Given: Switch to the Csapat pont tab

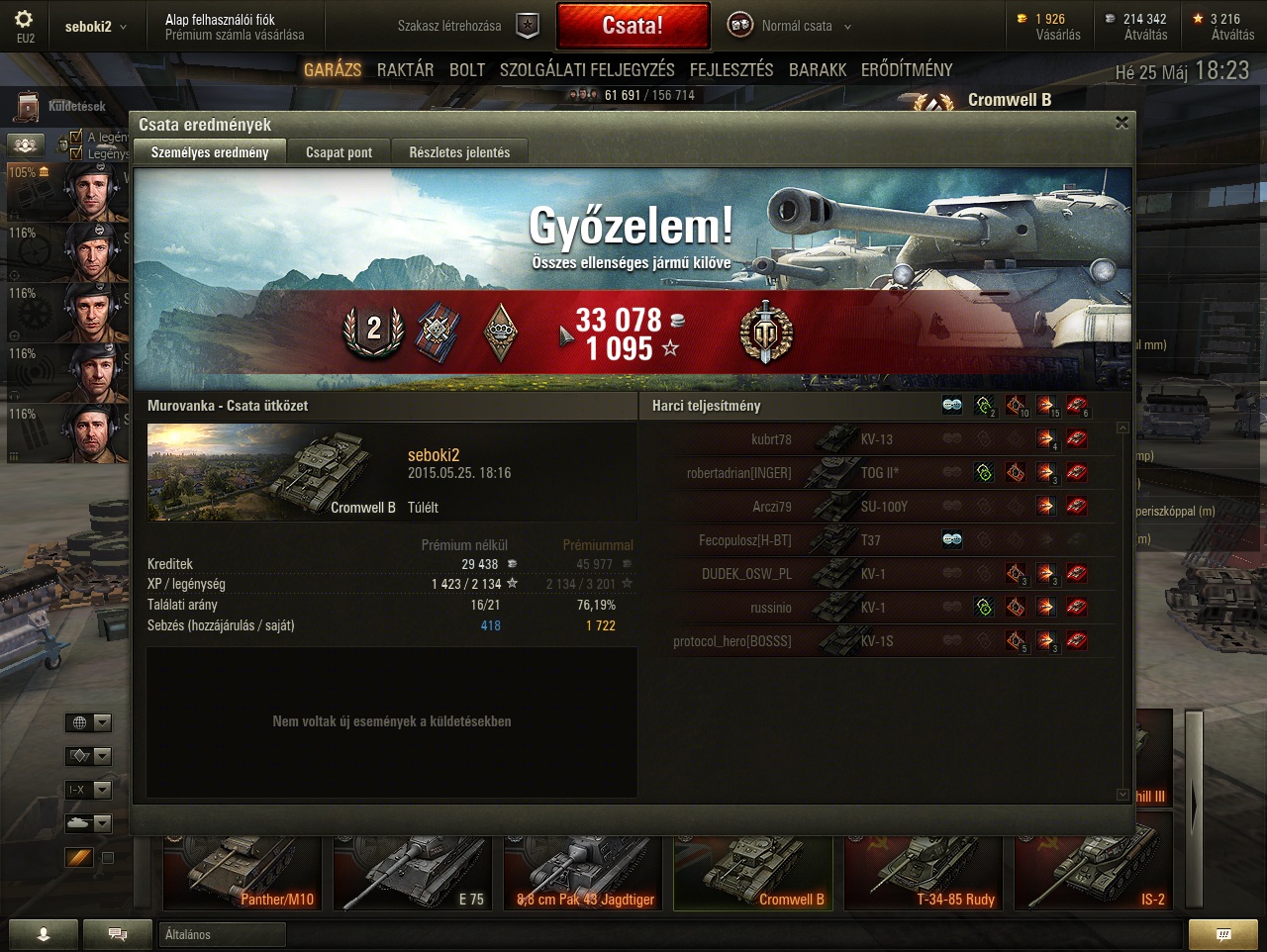Looking at the screenshot, I should coord(339,152).
